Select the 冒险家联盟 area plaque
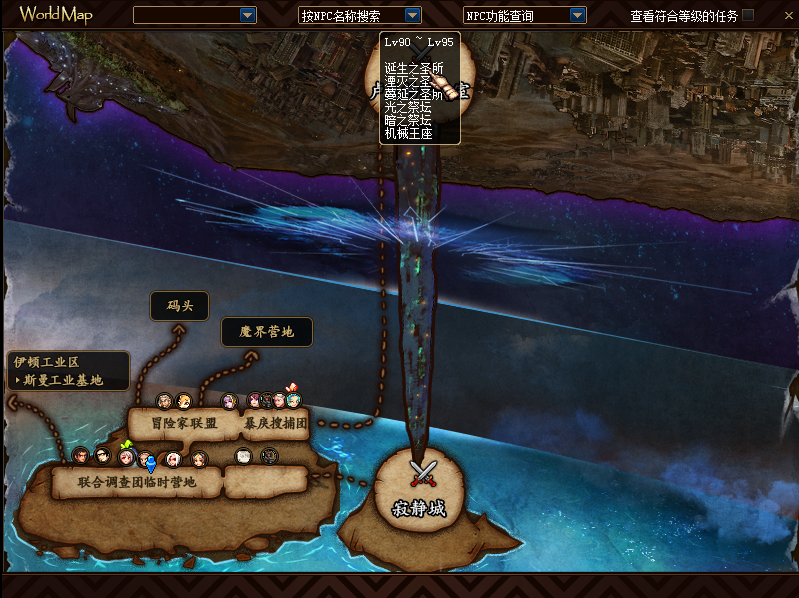This screenshot has height=598, width=799. [183, 423]
